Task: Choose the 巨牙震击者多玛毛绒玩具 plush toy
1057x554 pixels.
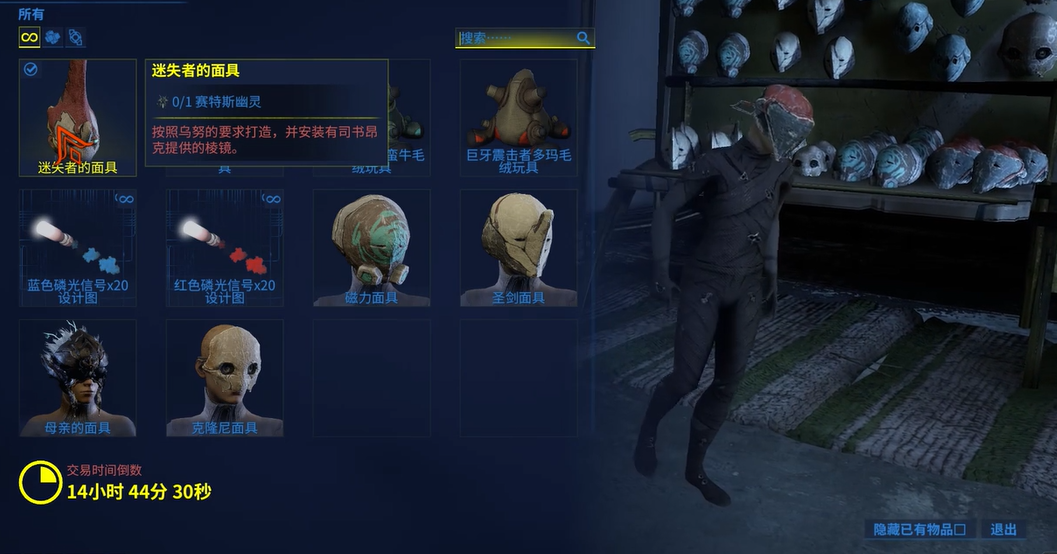Action: [518, 118]
